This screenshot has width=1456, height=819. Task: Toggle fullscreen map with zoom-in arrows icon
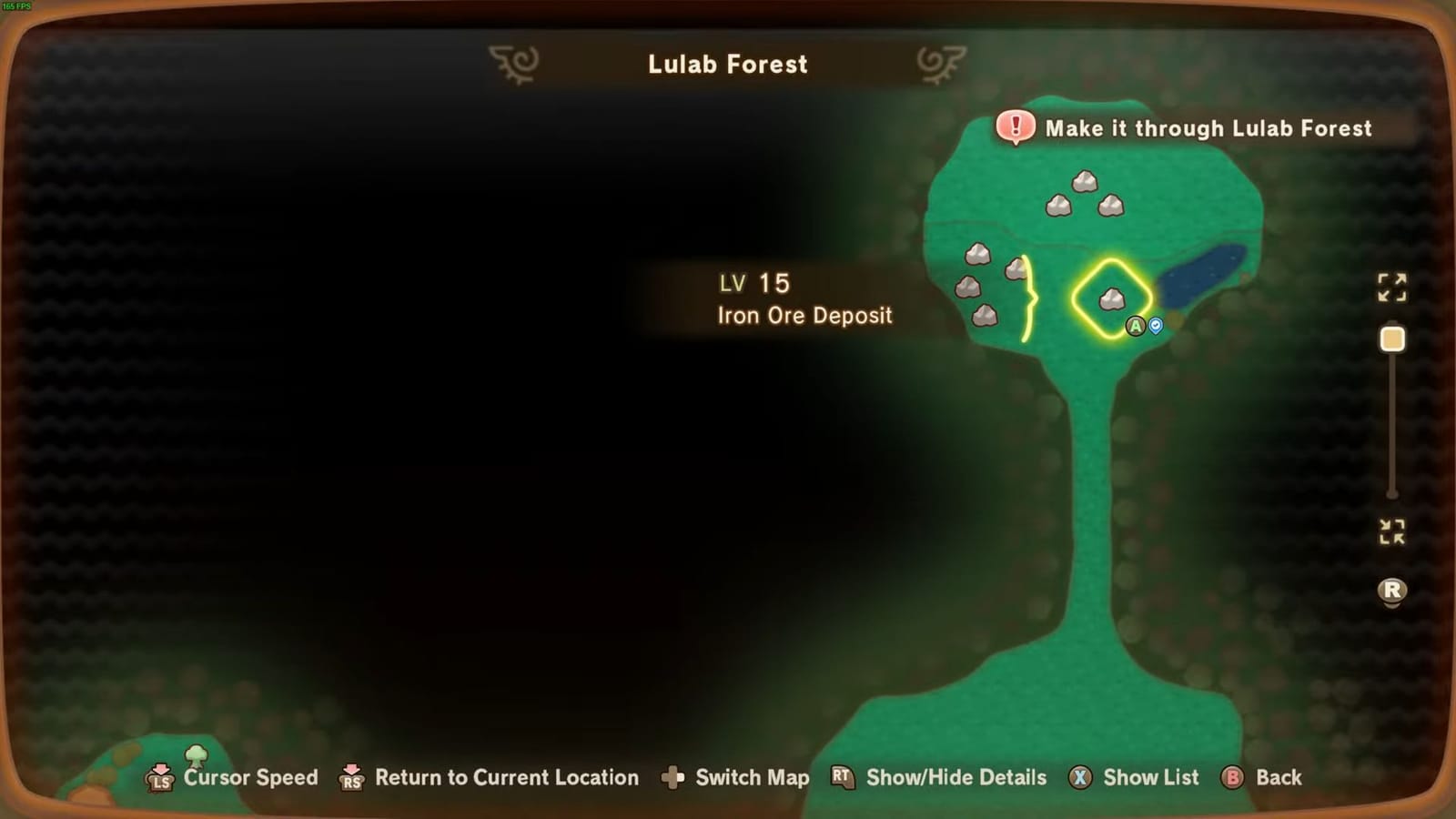pyautogui.click(x=1391, y=288)
